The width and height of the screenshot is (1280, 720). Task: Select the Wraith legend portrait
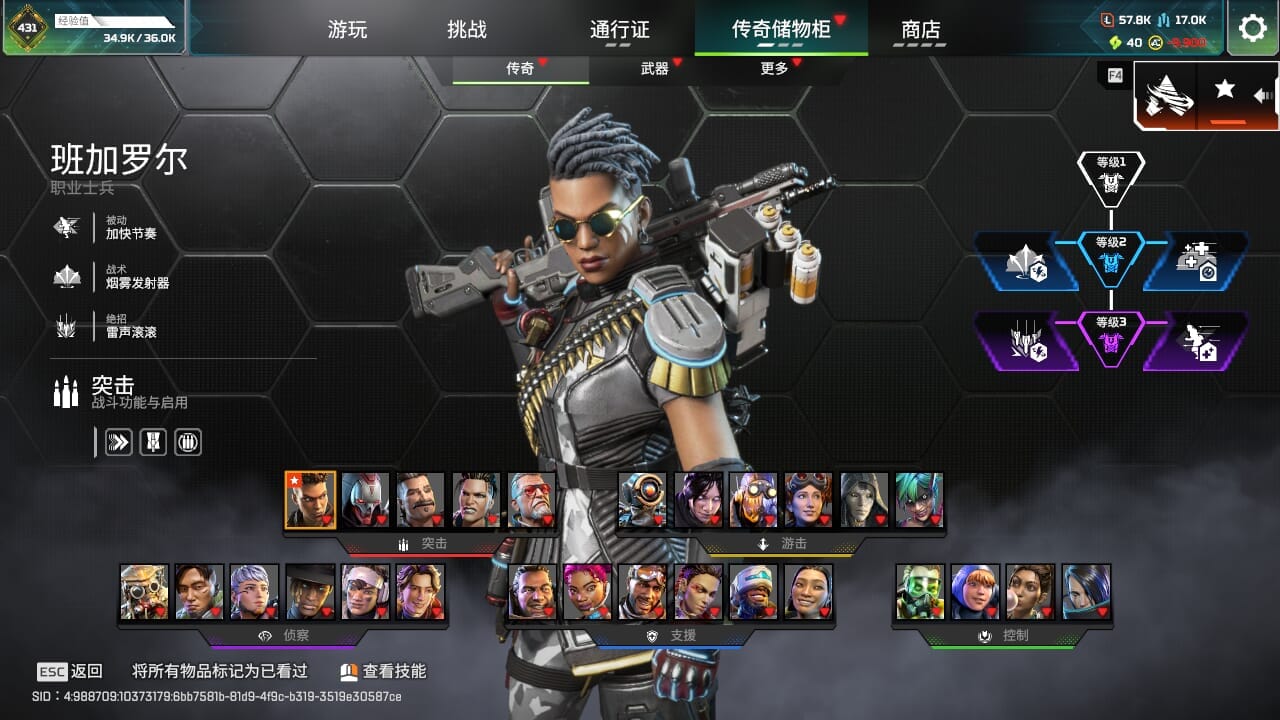(x=698, y=500)
